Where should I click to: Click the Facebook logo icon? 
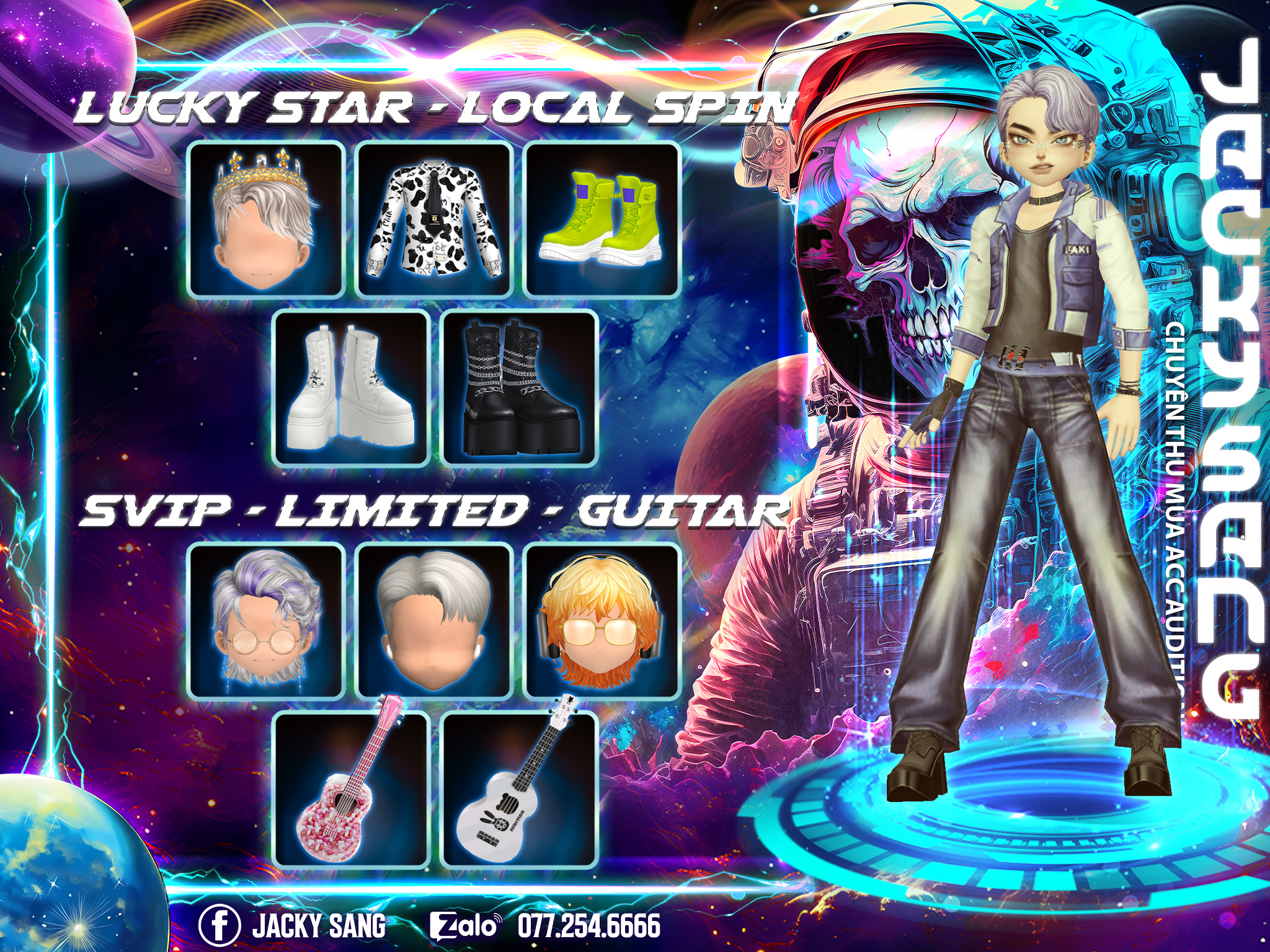click(x=220, y=925)
